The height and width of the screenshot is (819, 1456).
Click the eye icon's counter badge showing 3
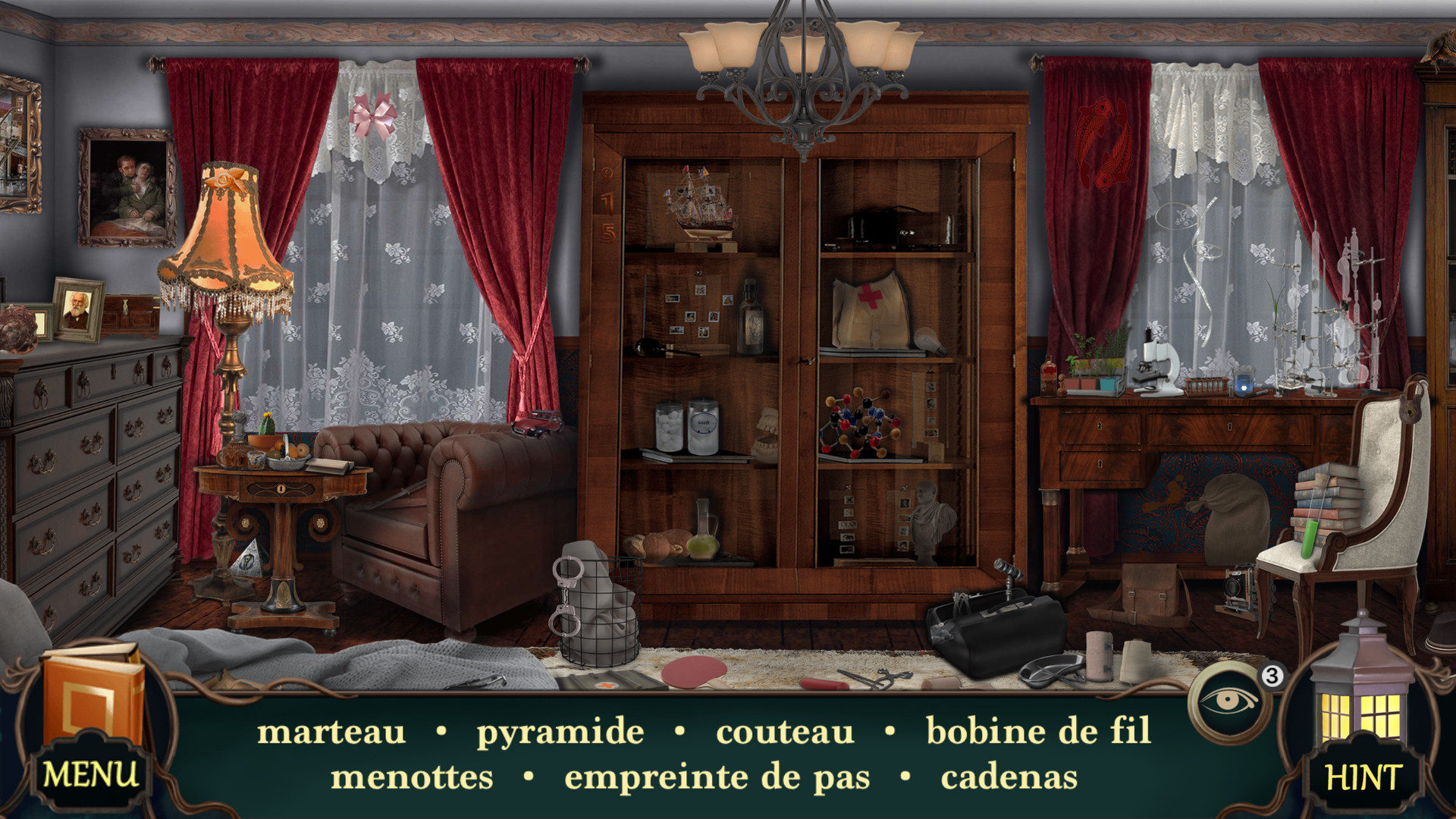[1271, 677]
